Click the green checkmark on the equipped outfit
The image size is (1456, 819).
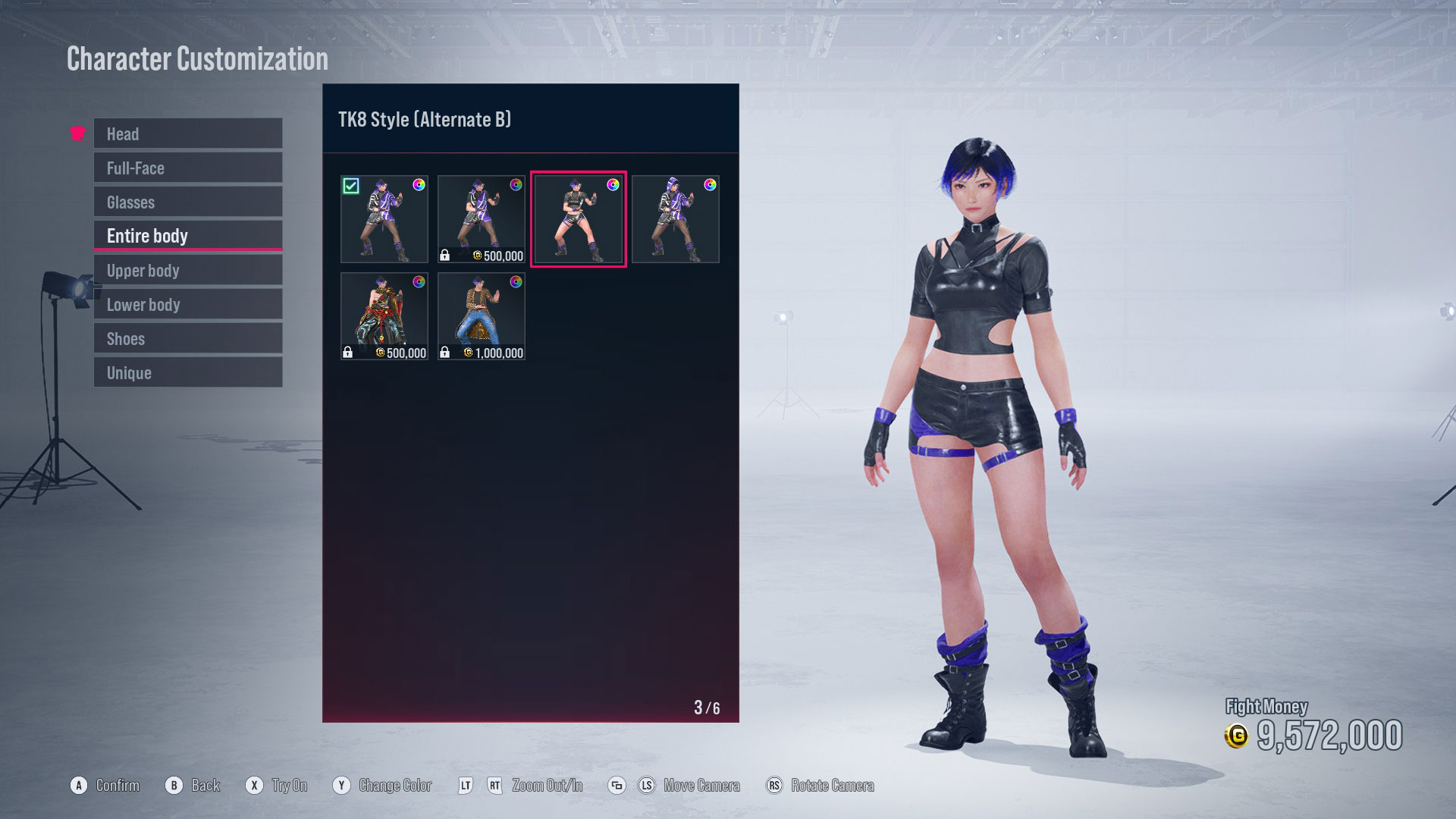click(x=351, y=184)
